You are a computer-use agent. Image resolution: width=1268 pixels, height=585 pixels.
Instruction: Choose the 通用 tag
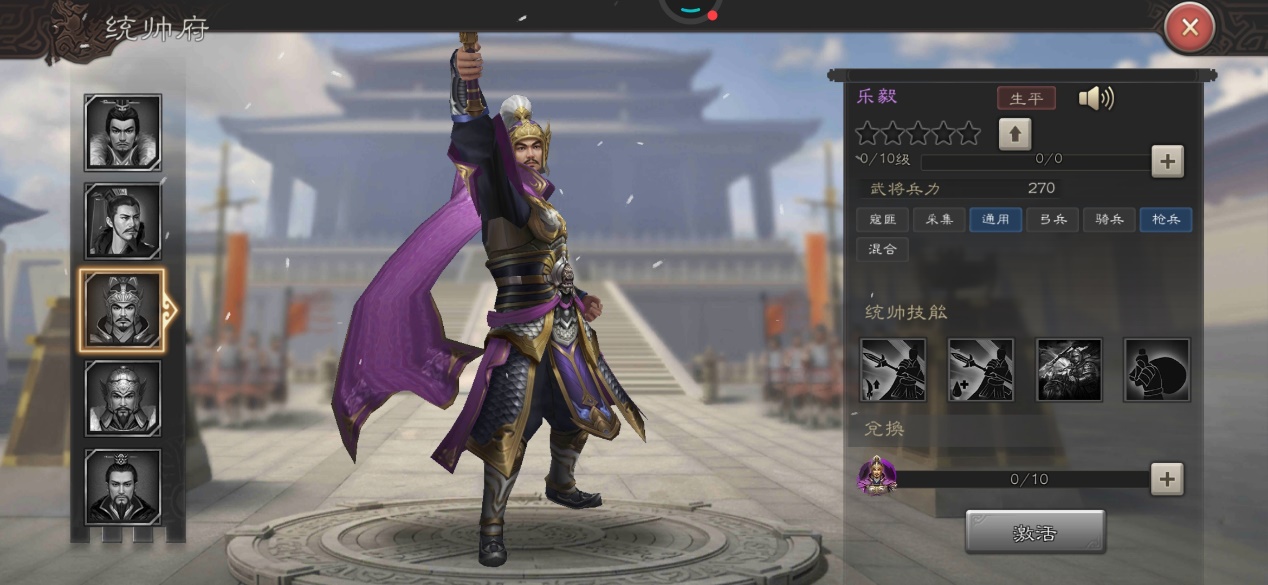[995, 220]
